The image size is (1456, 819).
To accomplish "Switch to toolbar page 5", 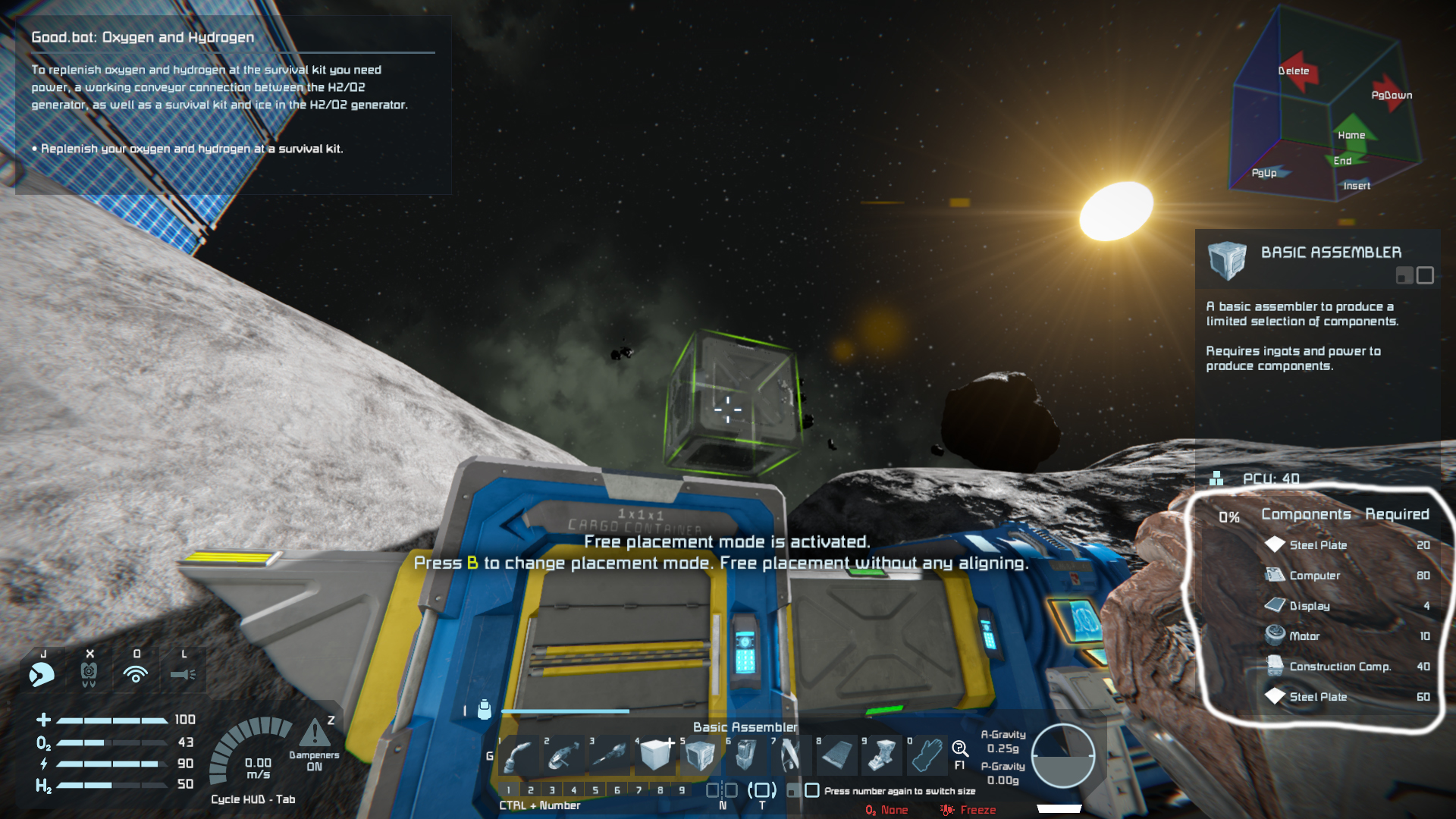I will (595, 790).
